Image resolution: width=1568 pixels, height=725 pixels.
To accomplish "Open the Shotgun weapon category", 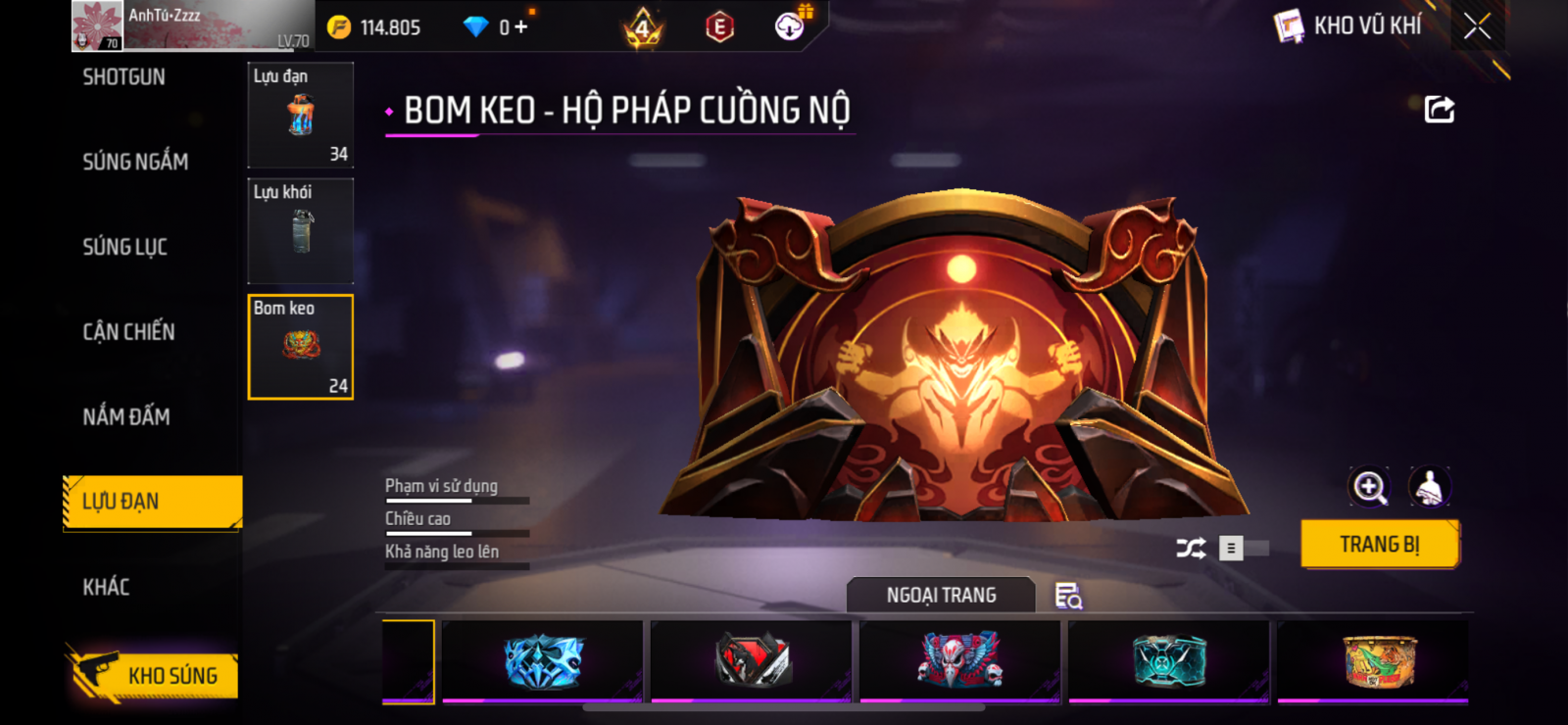I will (x=124, y=77).
